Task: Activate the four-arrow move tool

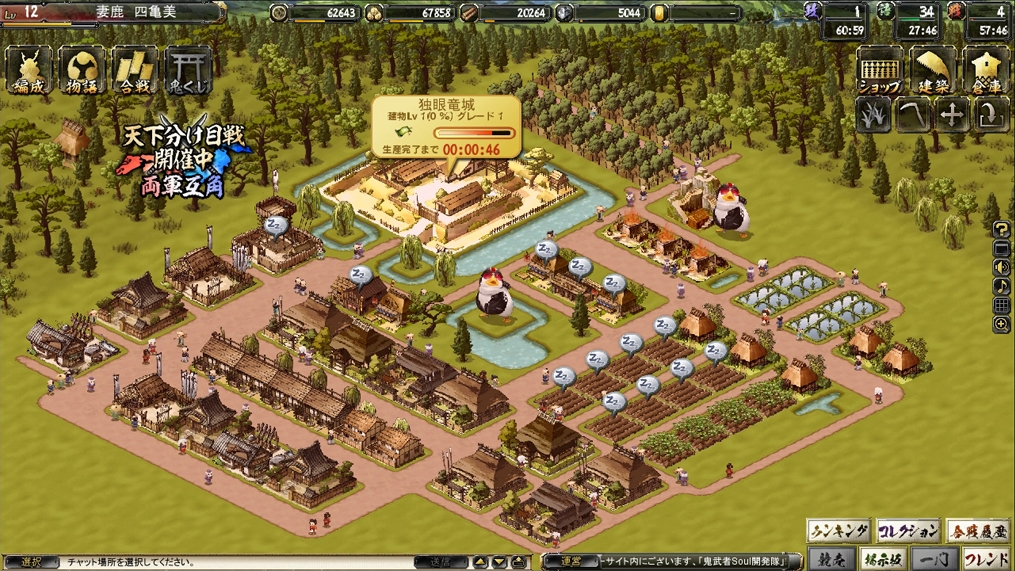Action: click(x=951, y=116)
